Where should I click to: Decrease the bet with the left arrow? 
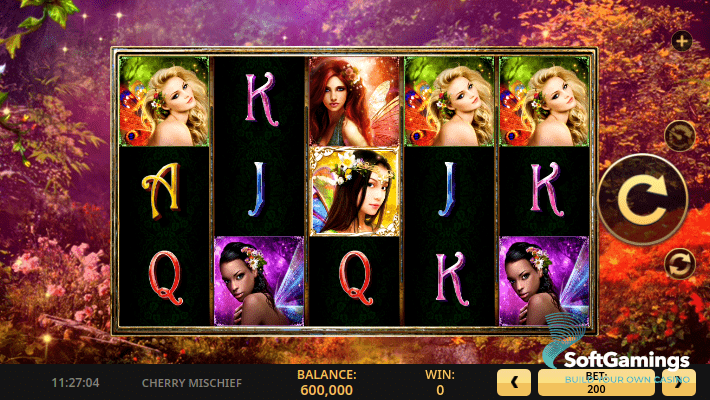coord(514,381)
